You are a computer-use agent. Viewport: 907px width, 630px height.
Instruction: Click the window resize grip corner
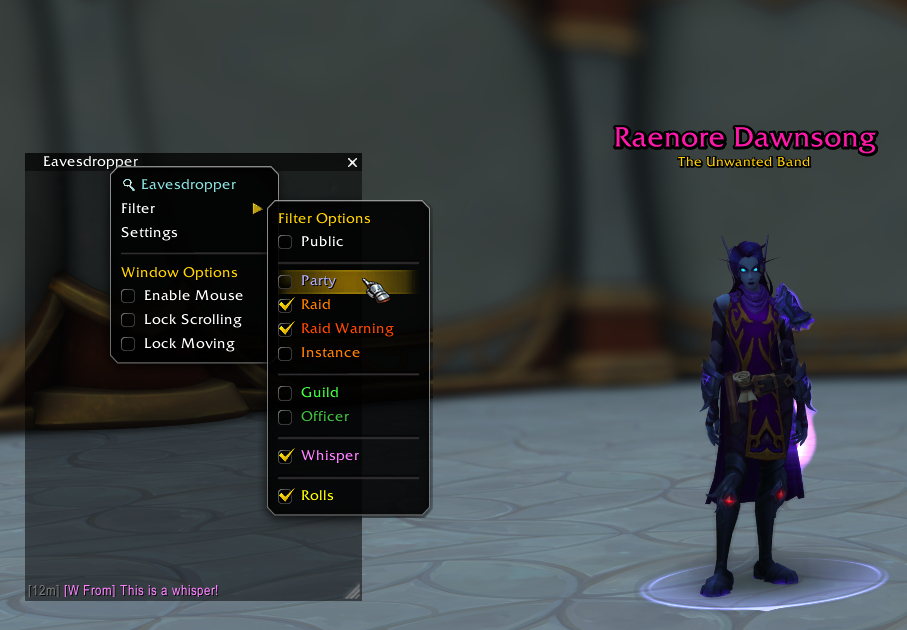point(352,592)
